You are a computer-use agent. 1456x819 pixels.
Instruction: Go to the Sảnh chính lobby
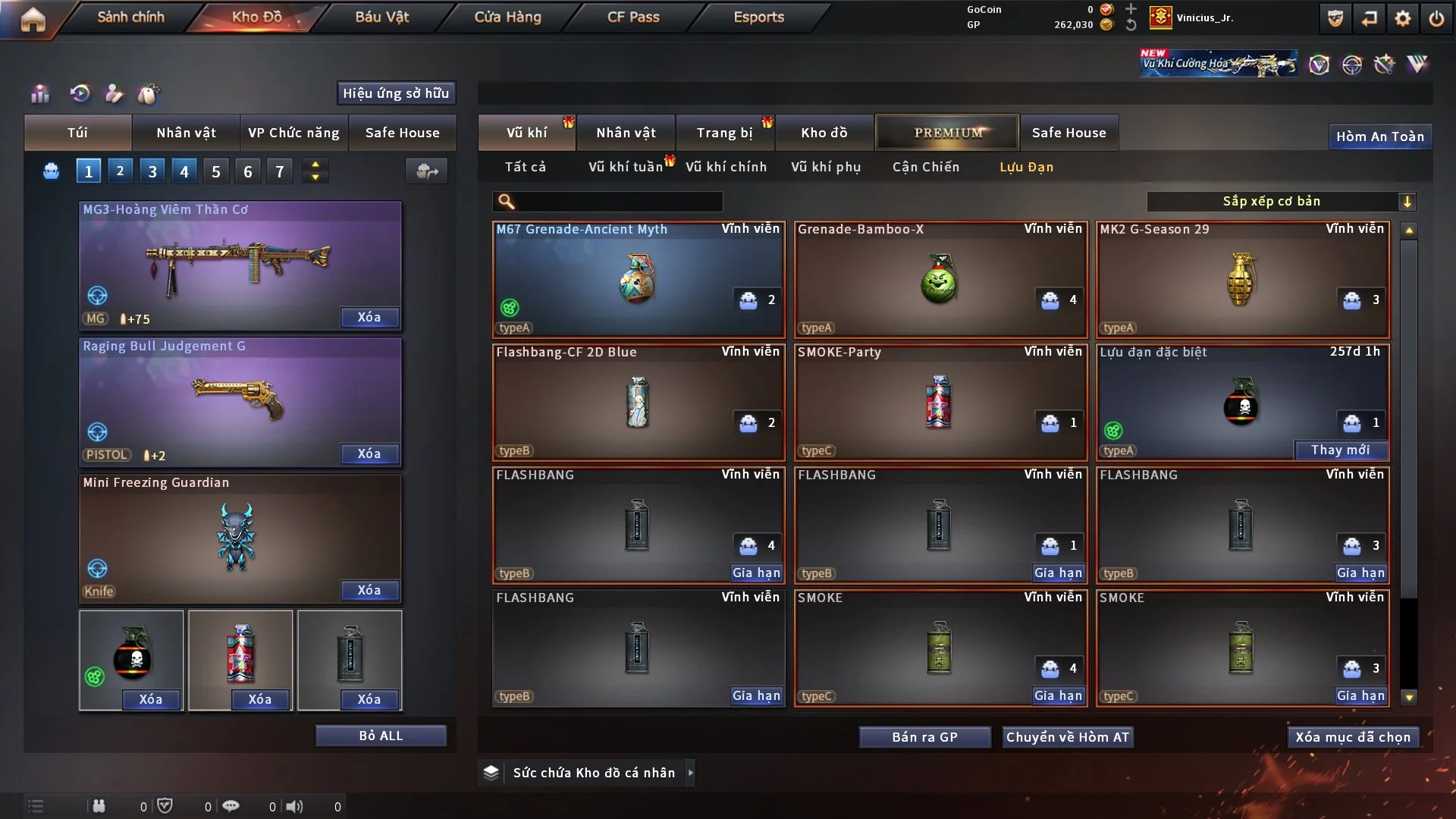tap(130, 17)
